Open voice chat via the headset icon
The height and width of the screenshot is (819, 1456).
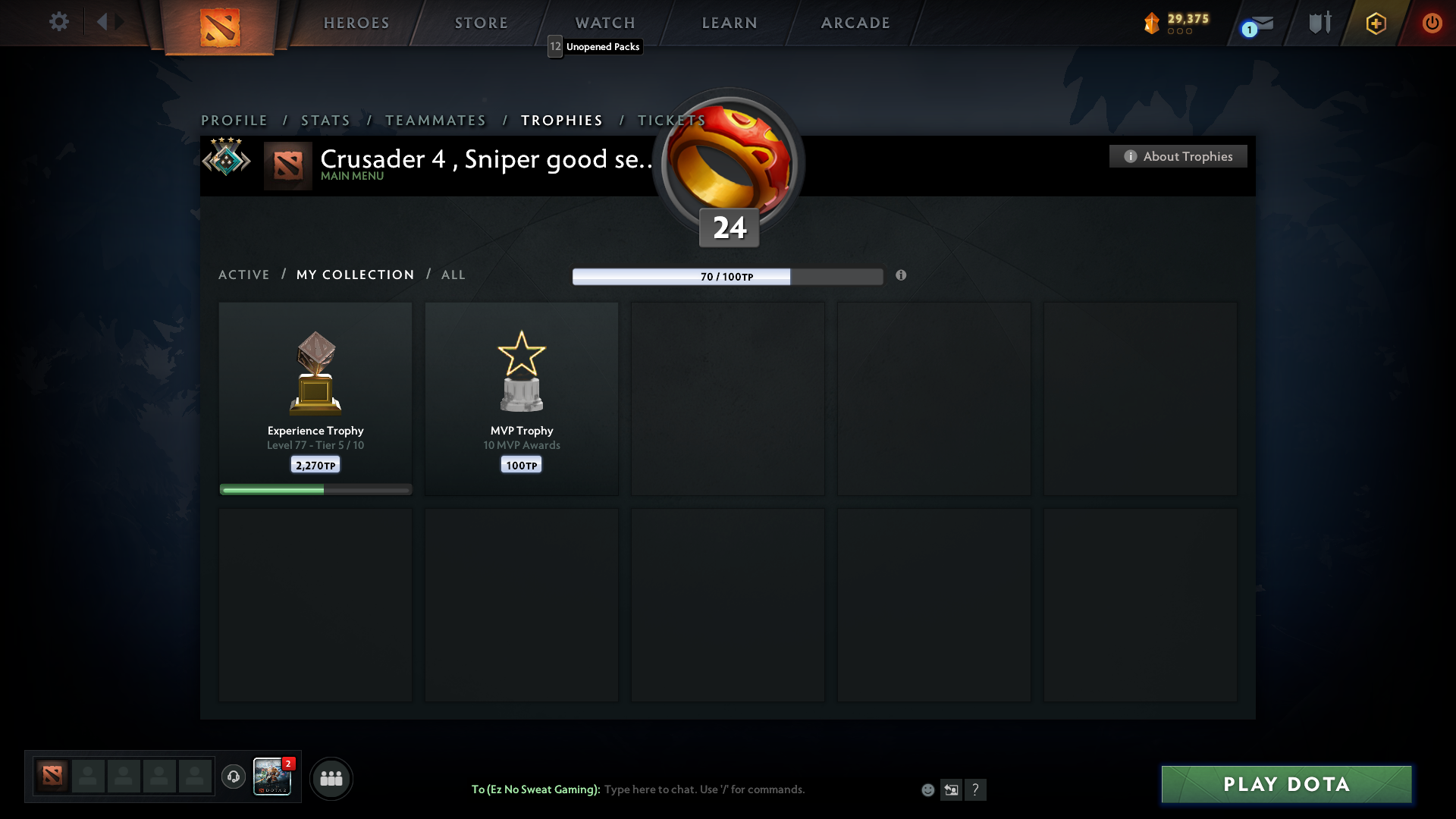(233, 777)
